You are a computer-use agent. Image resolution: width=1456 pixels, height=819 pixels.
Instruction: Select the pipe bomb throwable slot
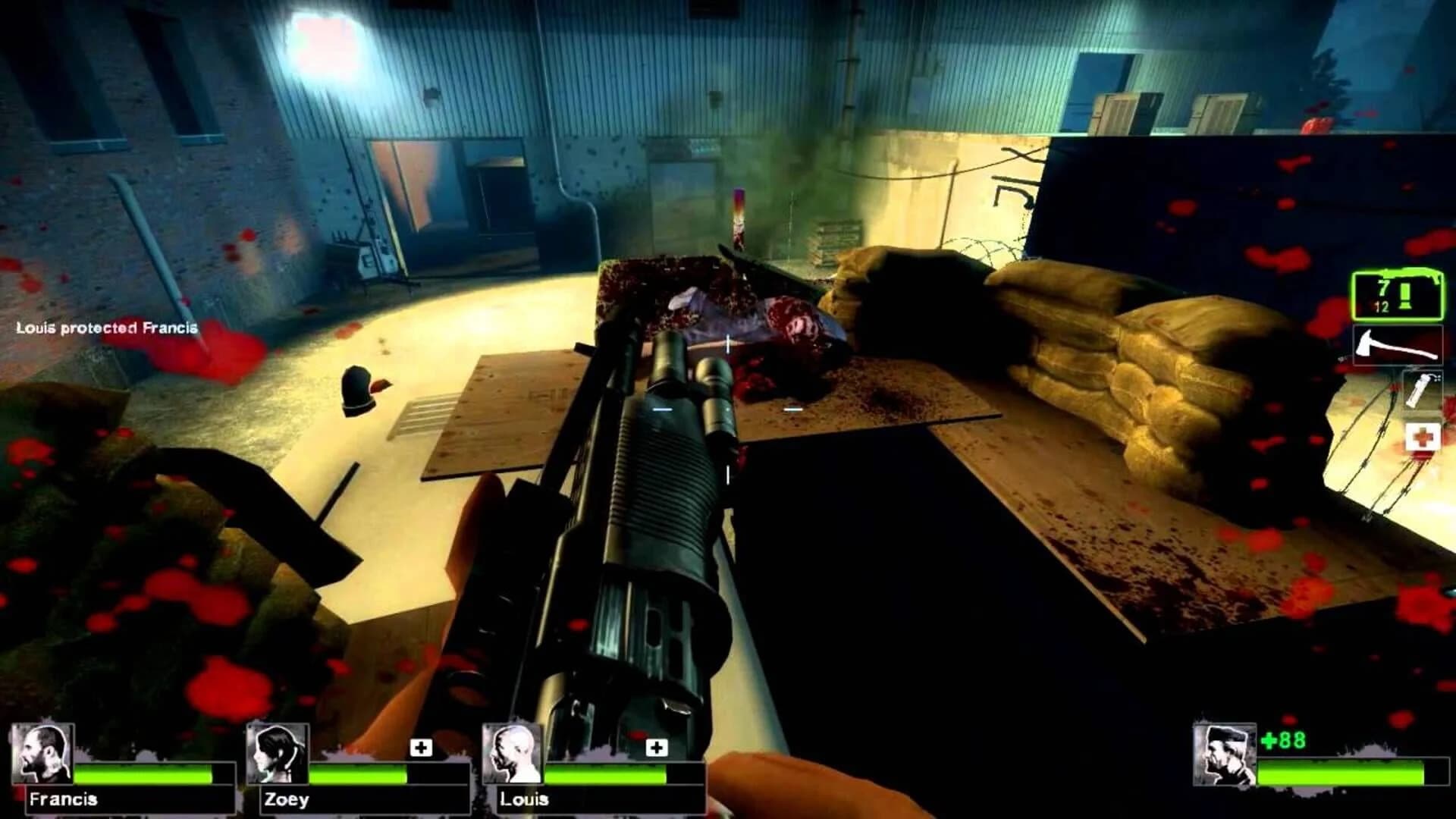coord(1422,388)
